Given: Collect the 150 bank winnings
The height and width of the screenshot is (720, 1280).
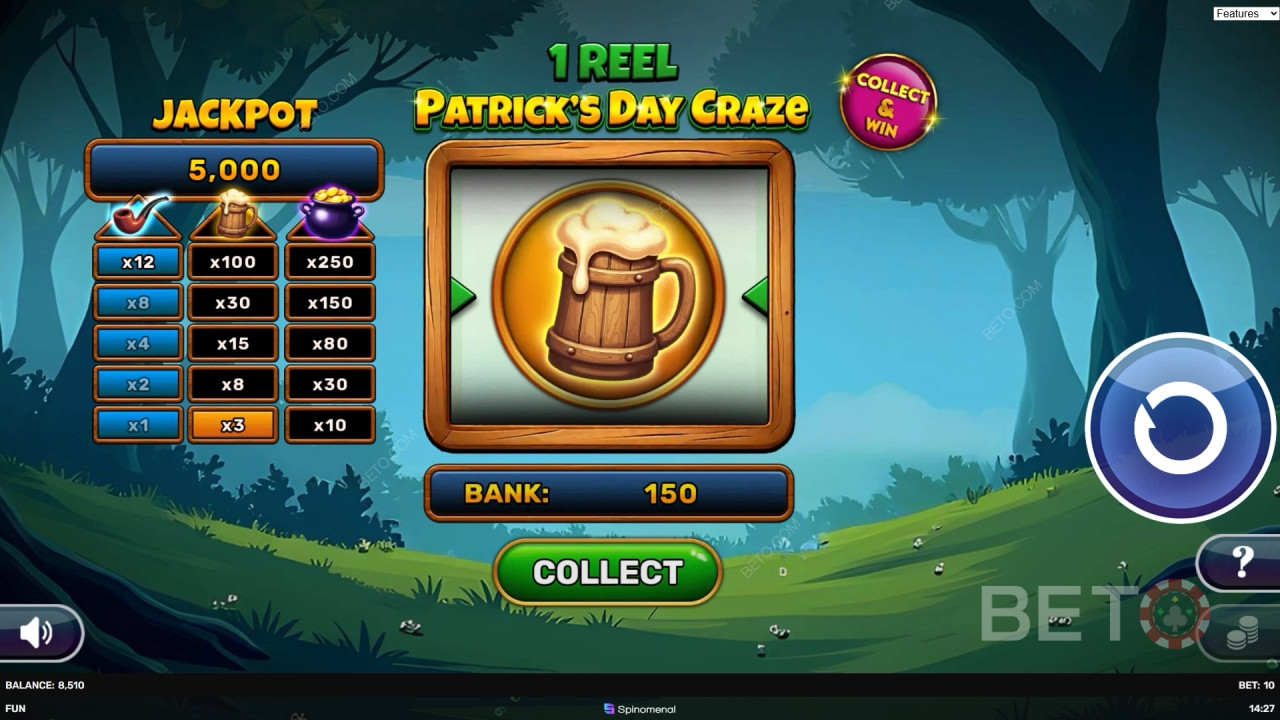Looking at the screenshot, I should pos(607,572).
